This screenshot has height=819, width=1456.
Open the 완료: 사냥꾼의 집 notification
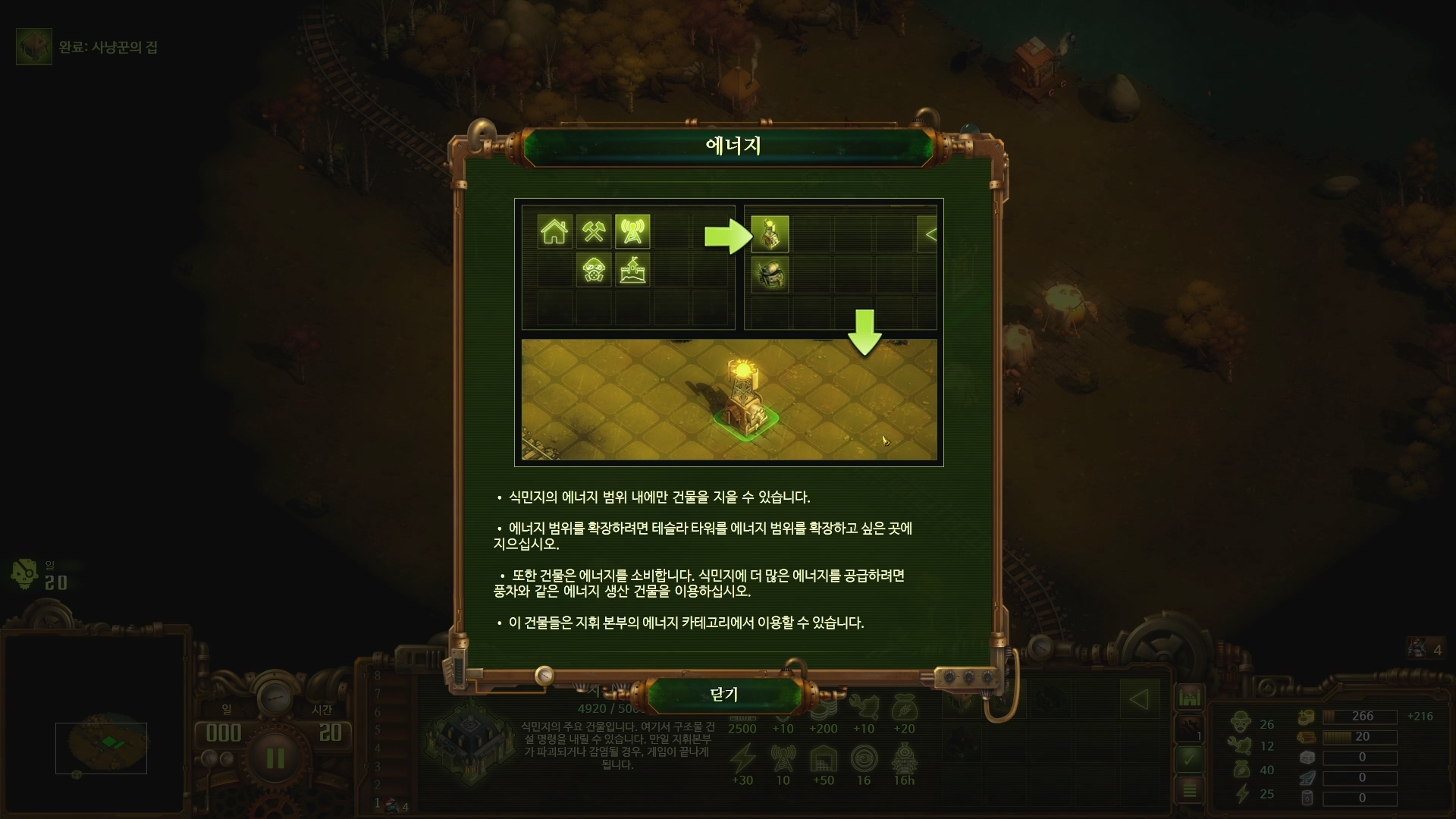[x=35, y=47]
